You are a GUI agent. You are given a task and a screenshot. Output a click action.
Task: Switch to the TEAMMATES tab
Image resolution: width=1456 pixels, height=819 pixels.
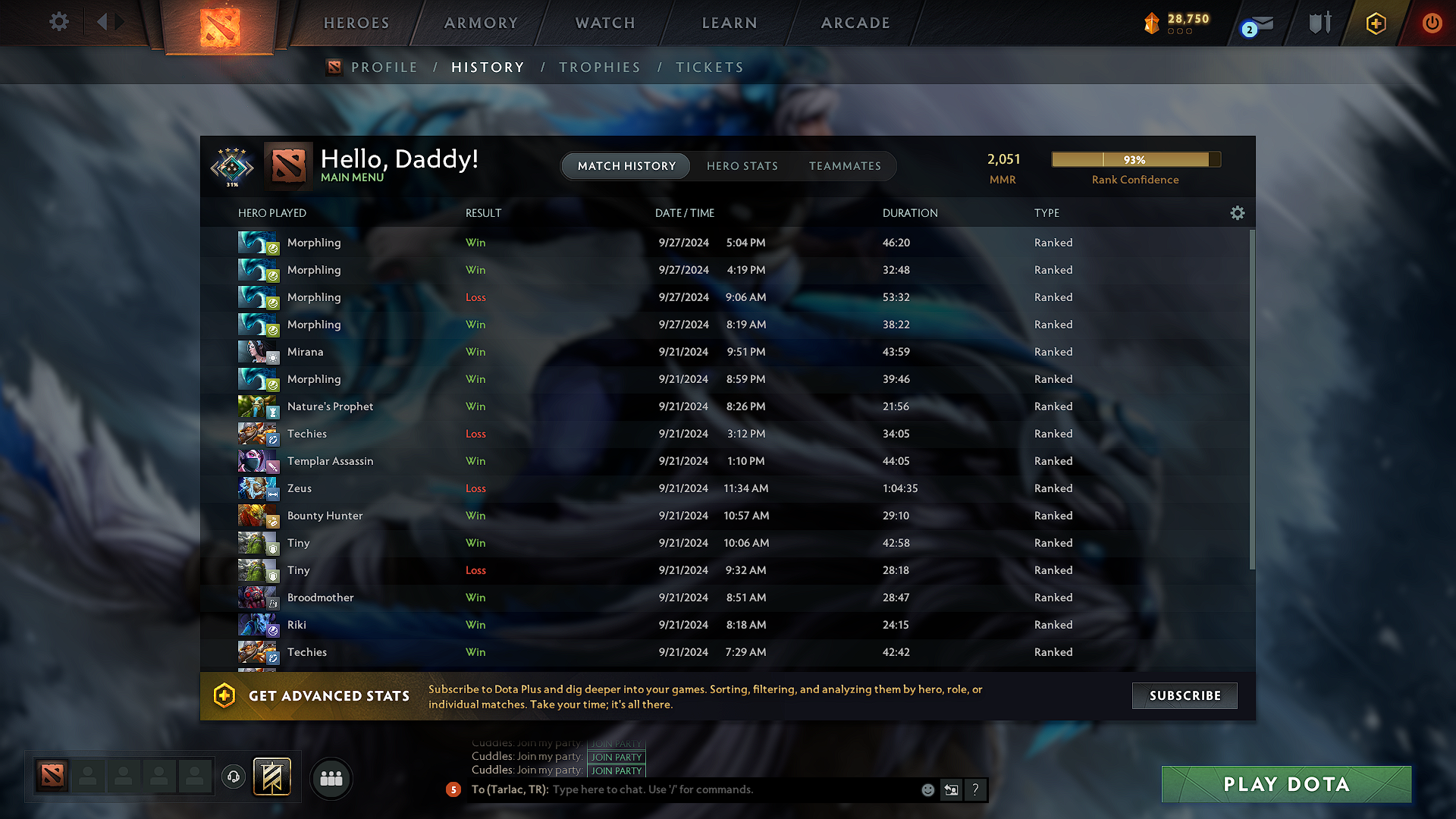(845, 166)
